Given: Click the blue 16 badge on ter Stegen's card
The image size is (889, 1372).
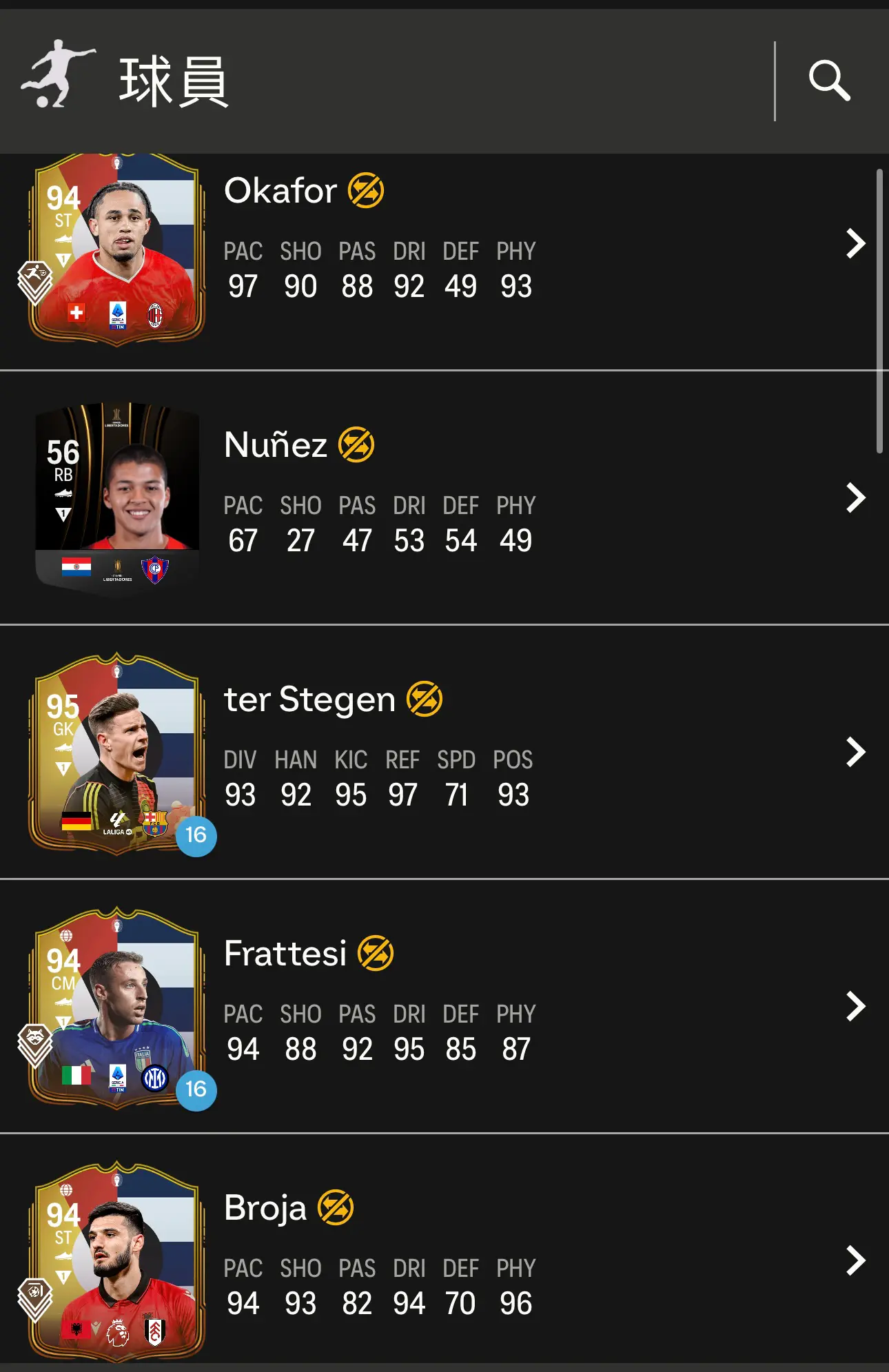Looking at the screenshot, I should [198, 837].
